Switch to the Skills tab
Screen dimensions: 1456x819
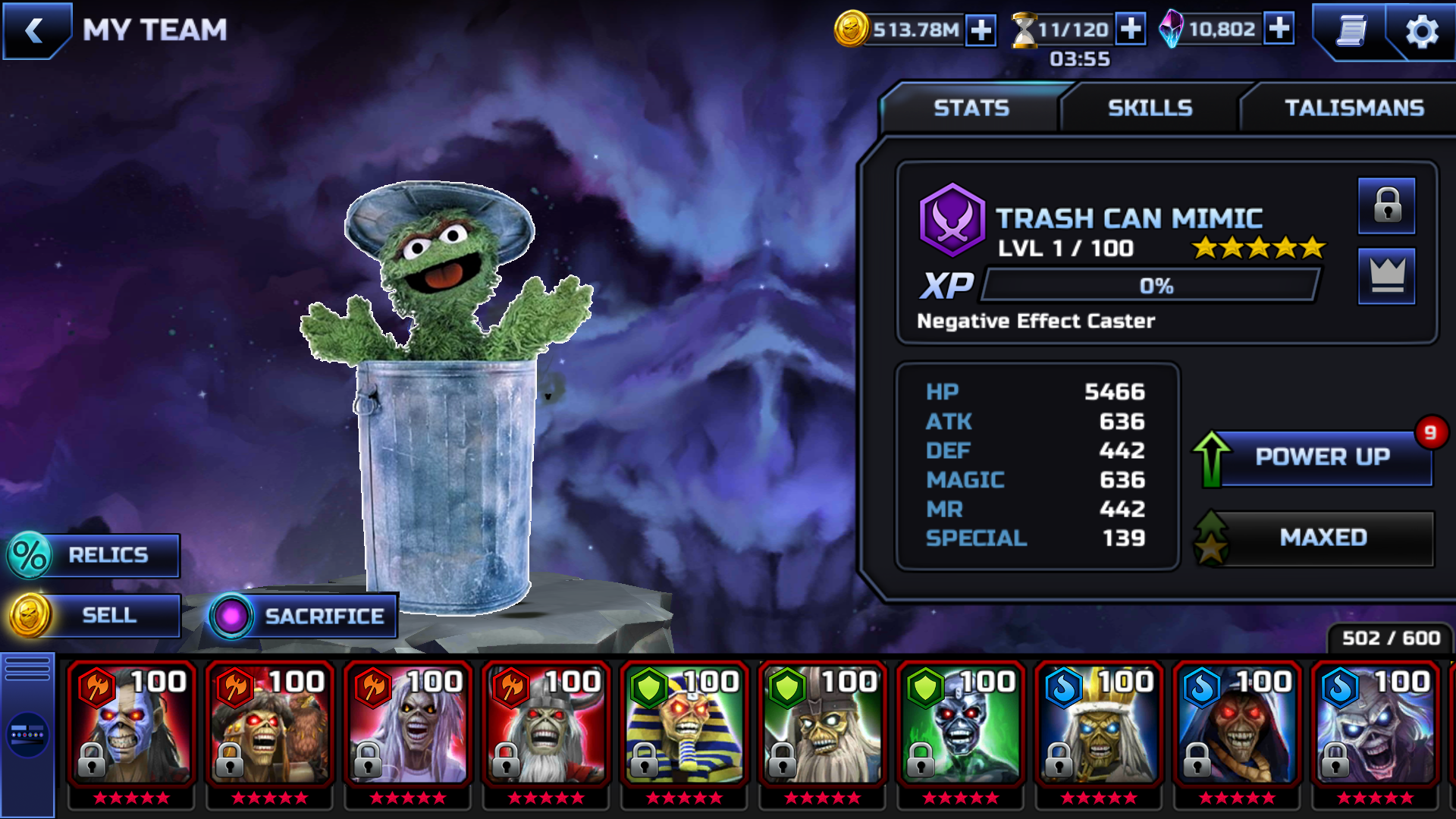click(1150, 108)
